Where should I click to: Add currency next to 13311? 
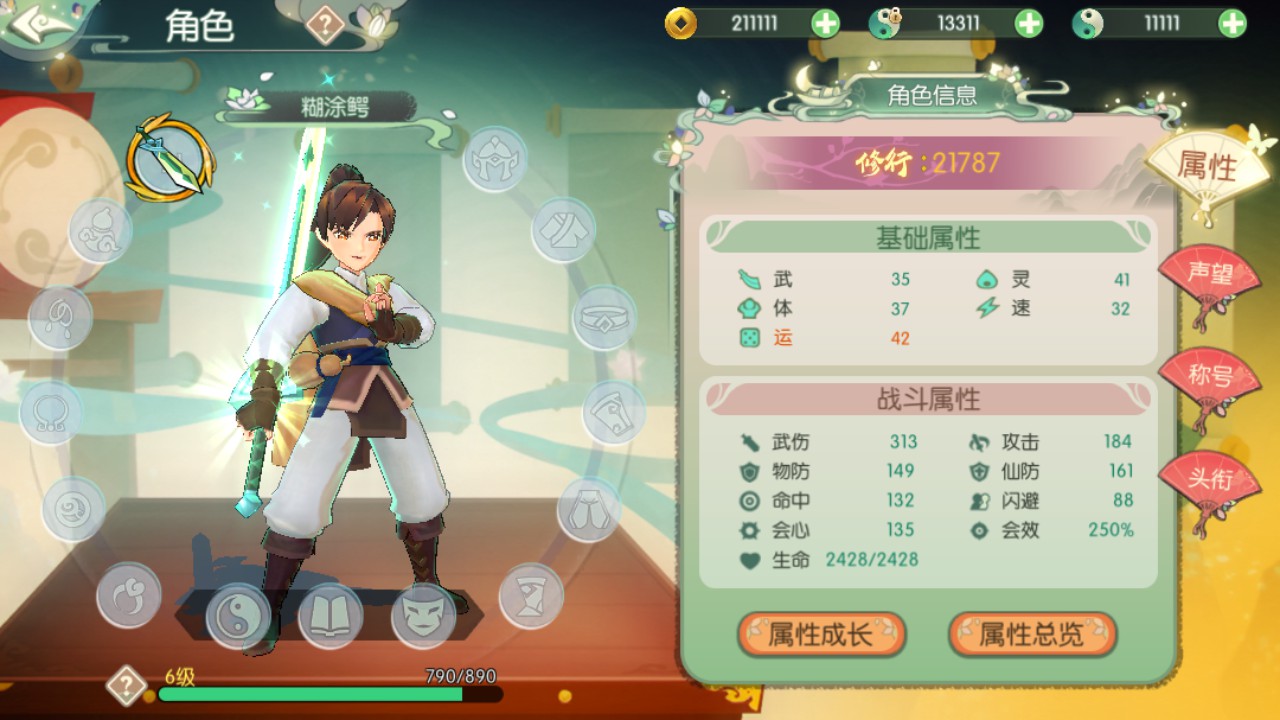pyautogui.click(x=1029, y=23)
